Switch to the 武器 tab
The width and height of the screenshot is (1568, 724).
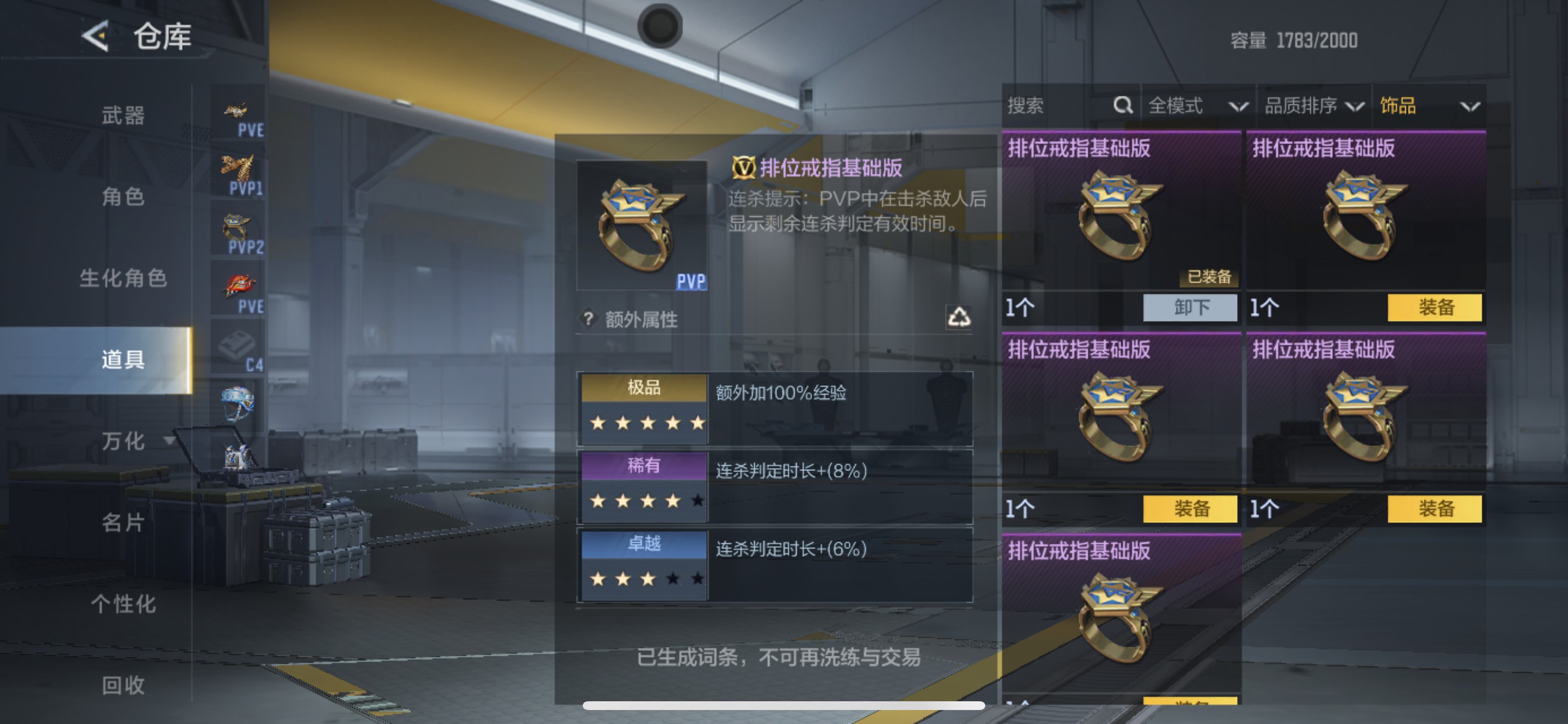point(124,117)
